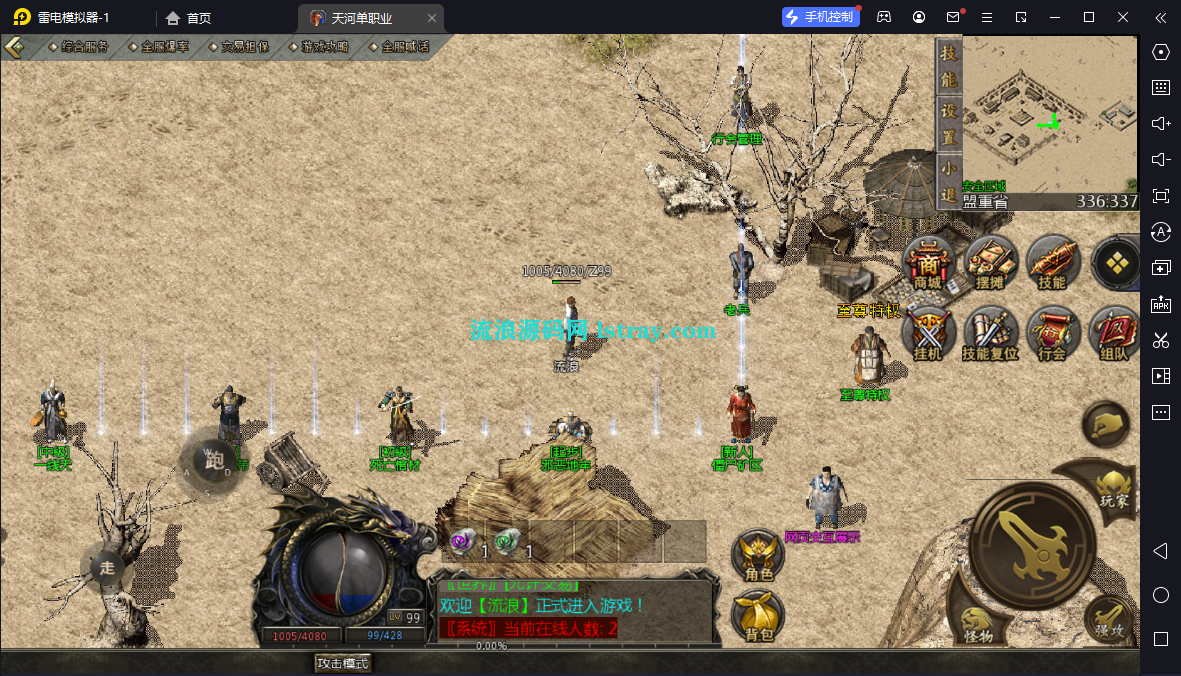
Task: Open the 综合服务 top menu entry
Action: [x=85, y=47]
